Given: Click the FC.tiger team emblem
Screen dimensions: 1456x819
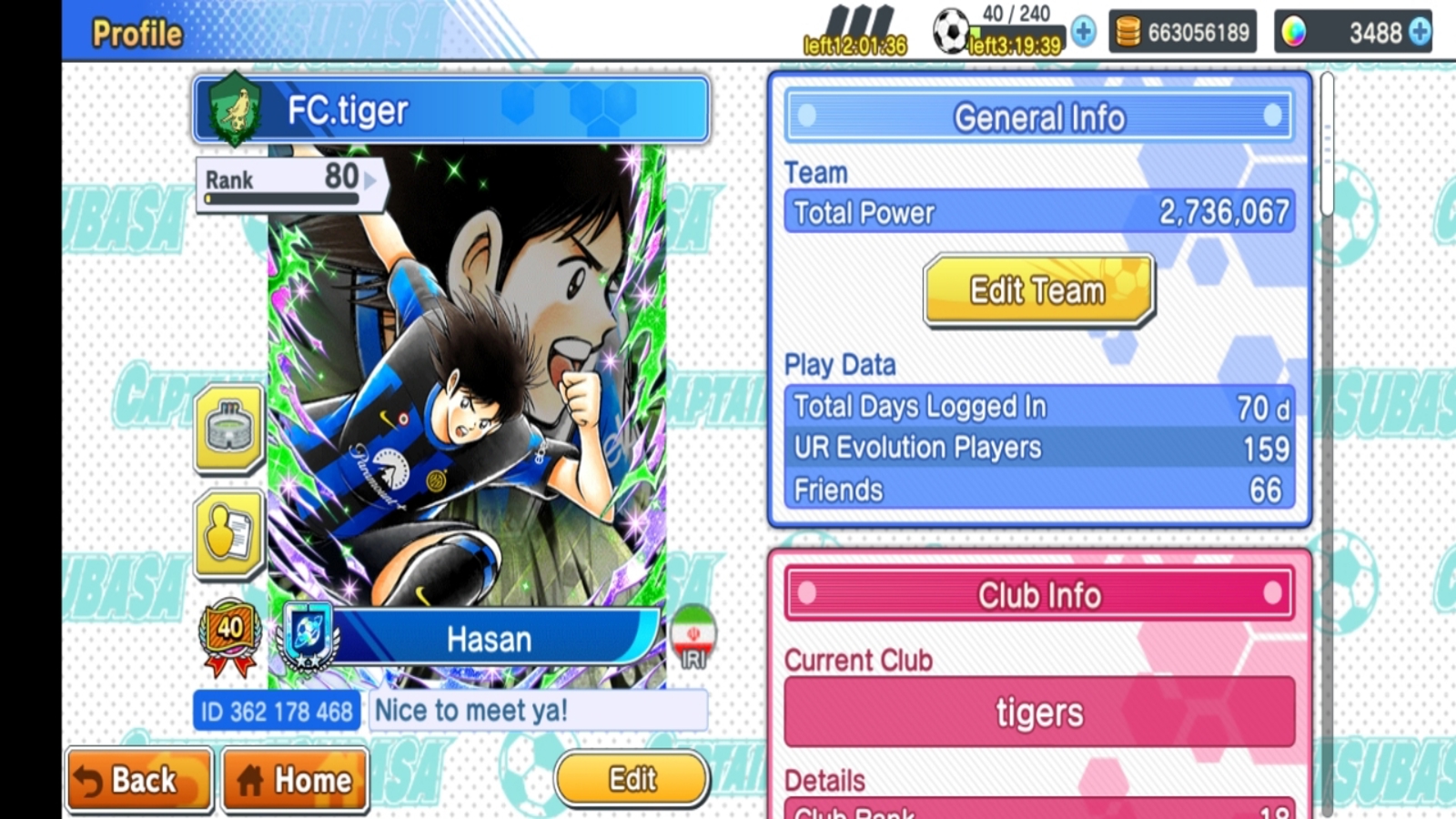Looking at the screenshot, I should point(235,109).
